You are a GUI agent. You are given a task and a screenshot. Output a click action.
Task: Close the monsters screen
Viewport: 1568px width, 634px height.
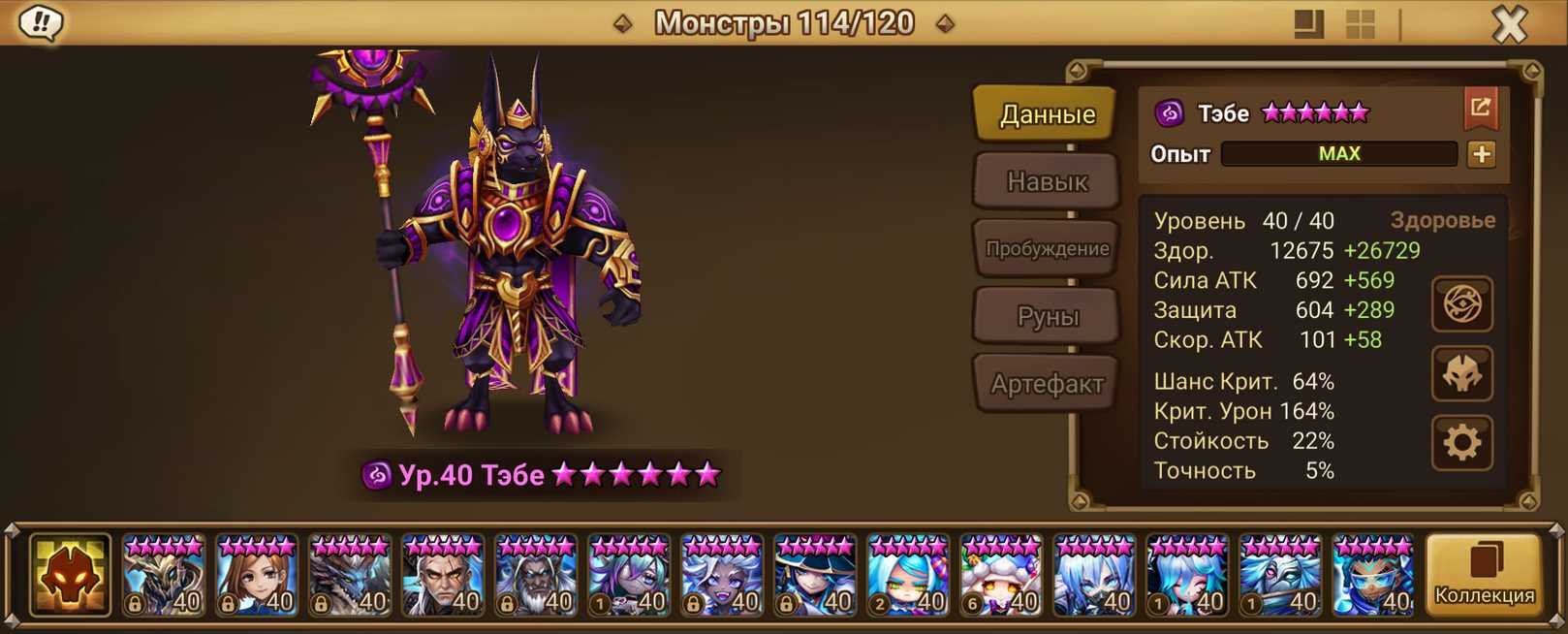click(x=1509, y=24)
